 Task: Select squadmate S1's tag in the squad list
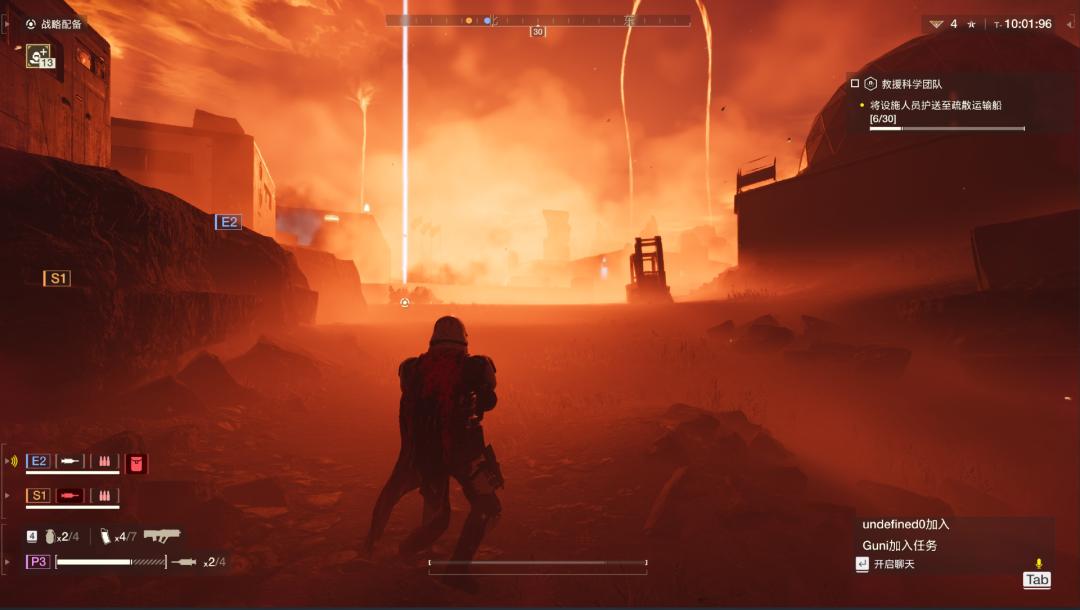coord(39,495)
